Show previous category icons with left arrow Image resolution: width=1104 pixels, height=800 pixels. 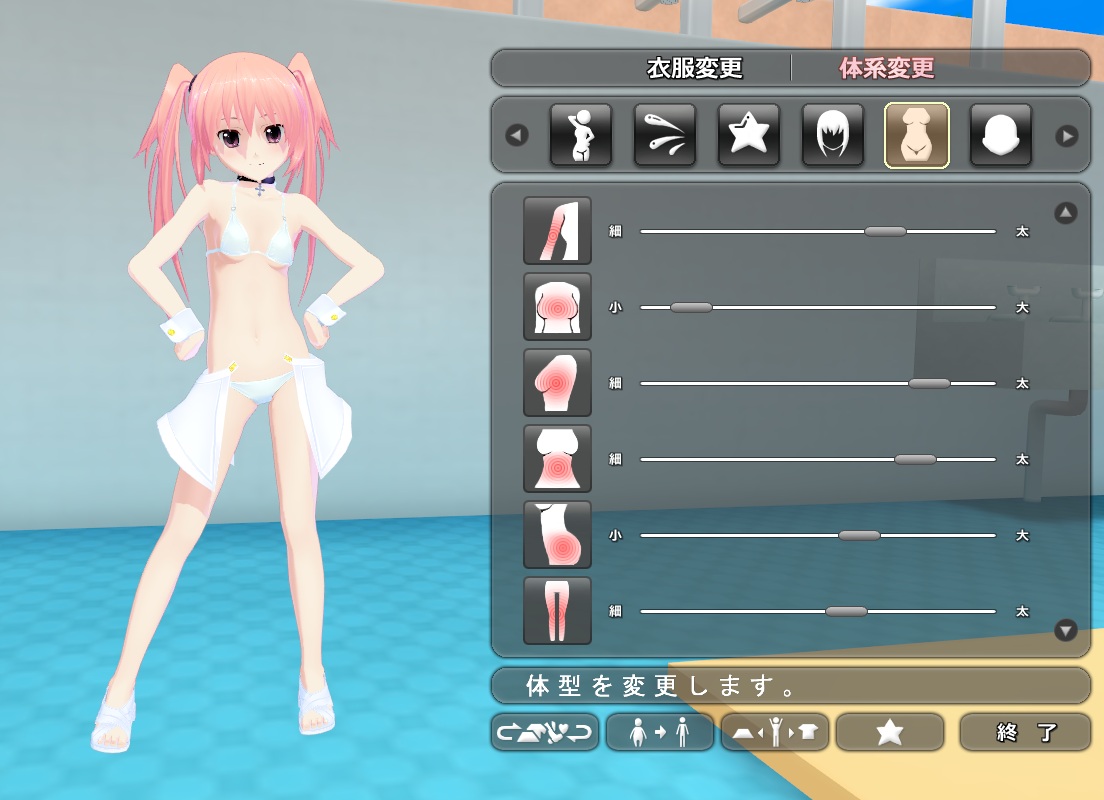click(x=517, y=135)
